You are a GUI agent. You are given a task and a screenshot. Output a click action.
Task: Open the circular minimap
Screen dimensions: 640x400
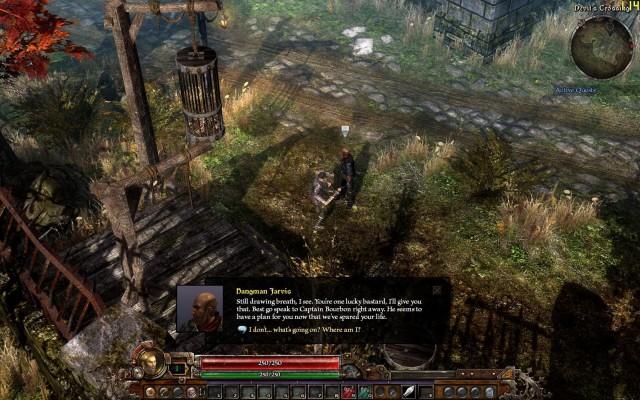pos(601,46)
